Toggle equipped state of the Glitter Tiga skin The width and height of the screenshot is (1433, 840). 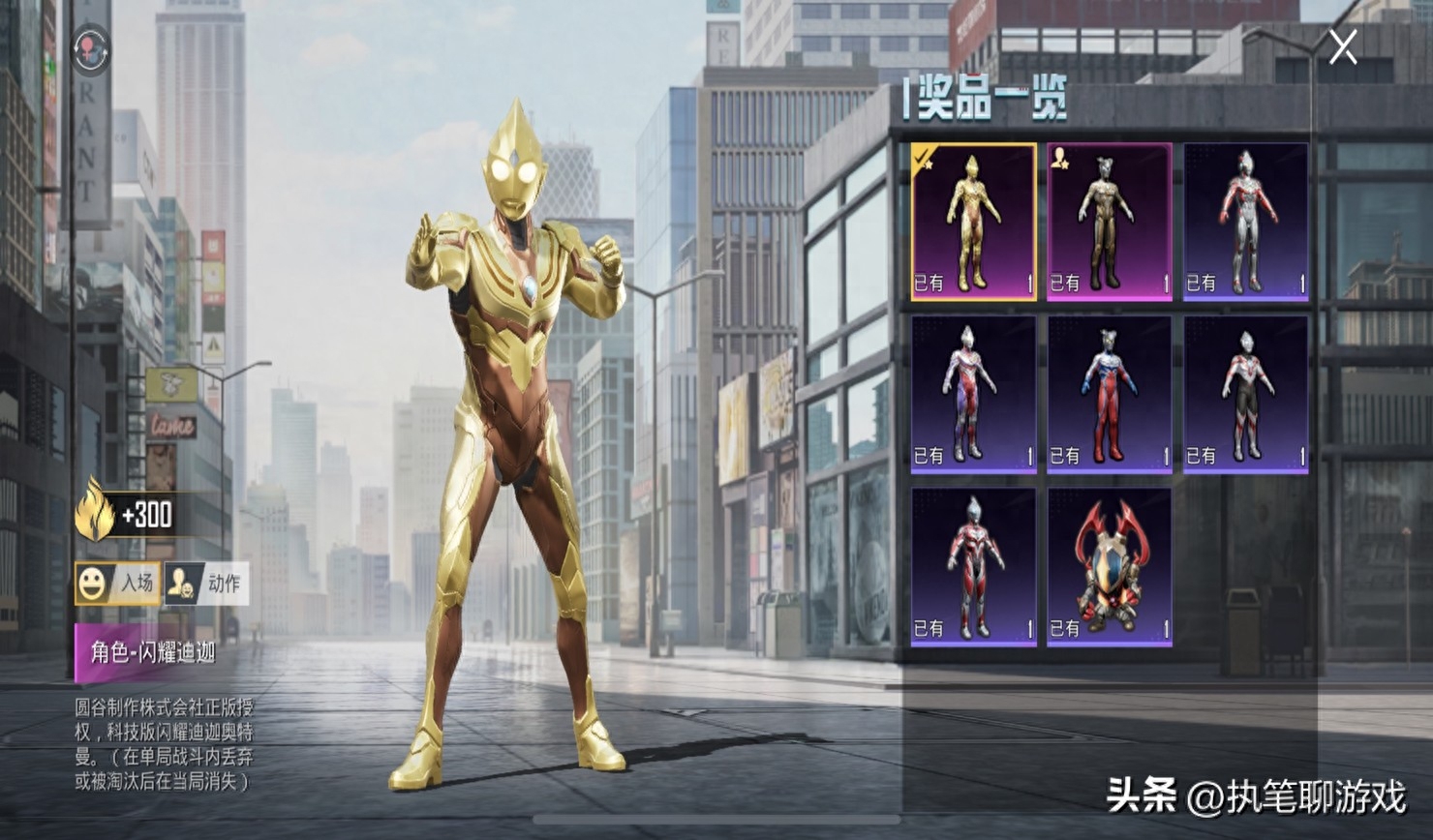pos(972,225)
